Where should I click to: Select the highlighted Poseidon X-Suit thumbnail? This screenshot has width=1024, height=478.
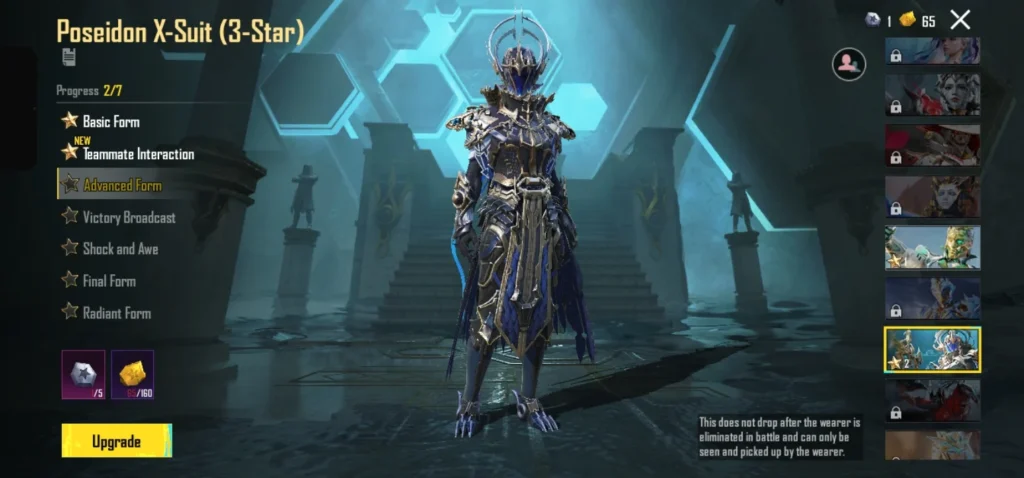[932, 349]
